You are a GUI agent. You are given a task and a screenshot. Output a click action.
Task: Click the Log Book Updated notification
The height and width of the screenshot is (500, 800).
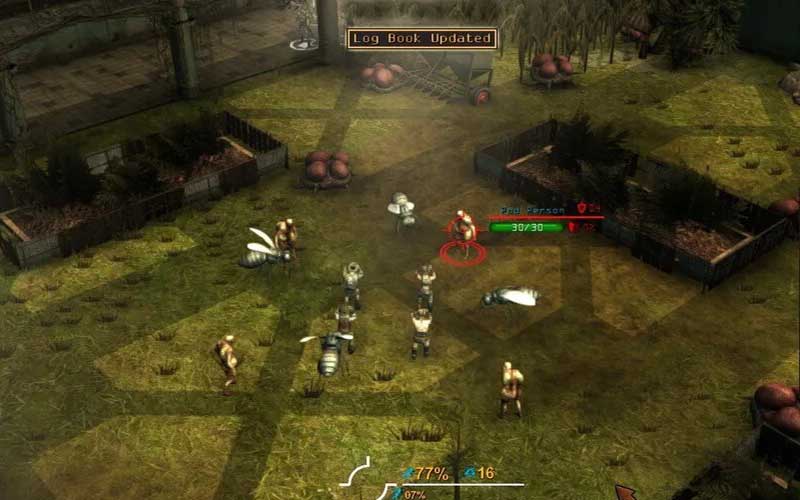click(x=421, y=39)
